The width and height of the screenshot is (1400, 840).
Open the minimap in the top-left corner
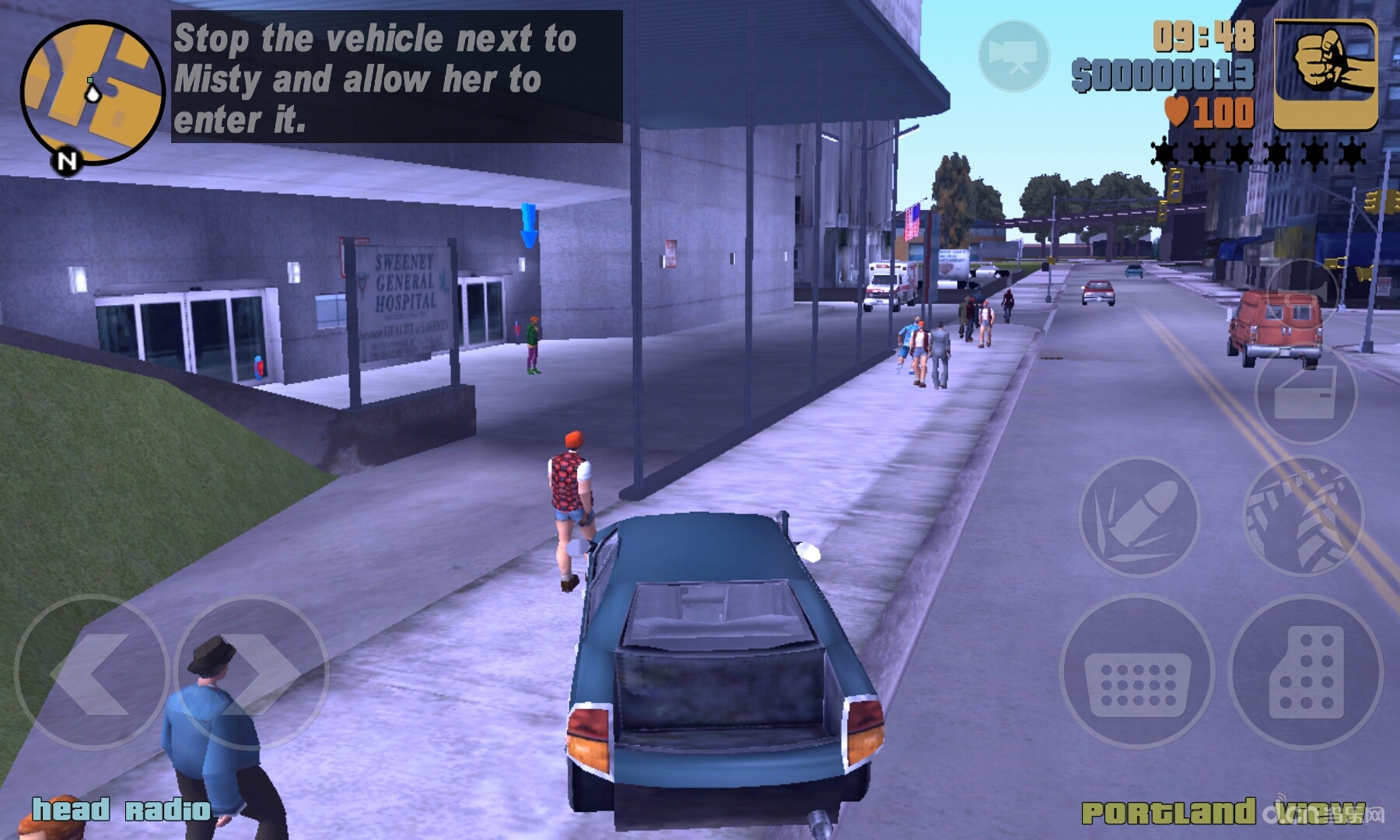click(92, 92)
